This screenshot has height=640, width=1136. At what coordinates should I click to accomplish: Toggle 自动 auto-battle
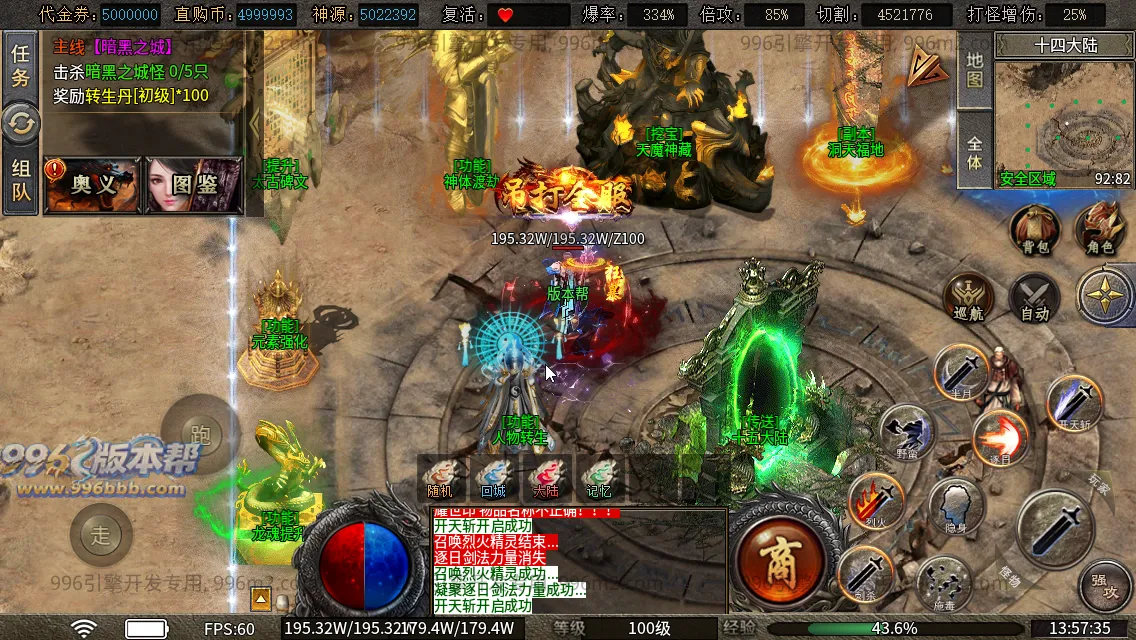pyautogui.click(x=1034, y=299)
